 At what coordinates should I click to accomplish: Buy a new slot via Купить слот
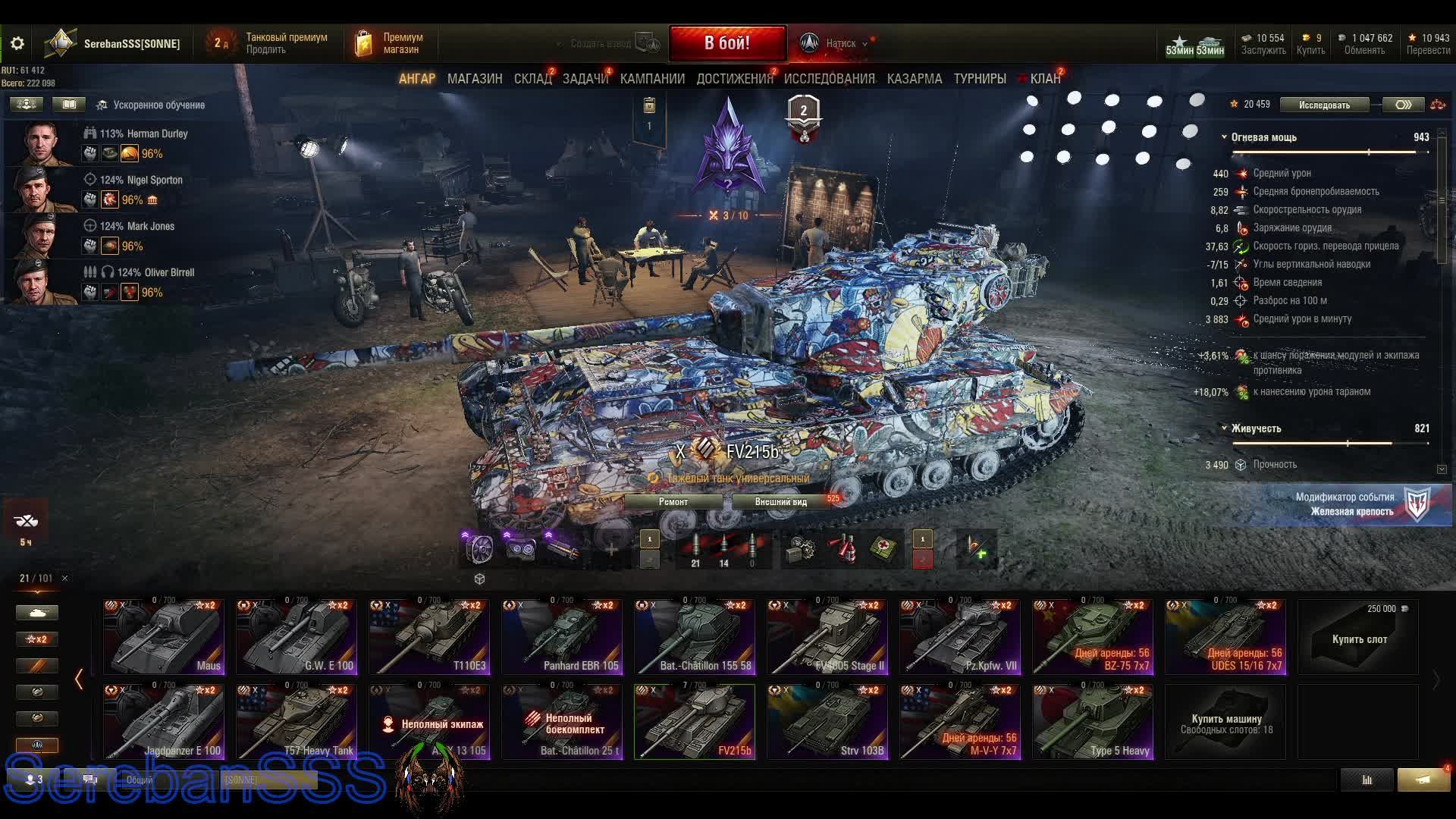point(1358,637)
